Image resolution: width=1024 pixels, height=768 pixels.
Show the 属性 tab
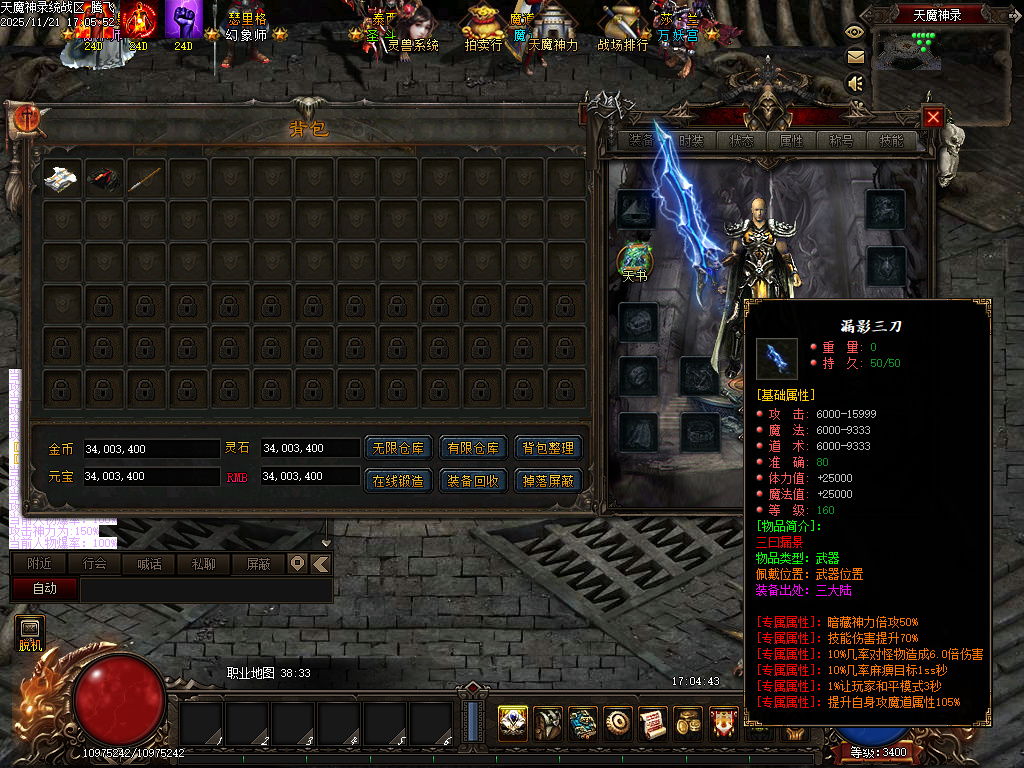tap(792, 141)
